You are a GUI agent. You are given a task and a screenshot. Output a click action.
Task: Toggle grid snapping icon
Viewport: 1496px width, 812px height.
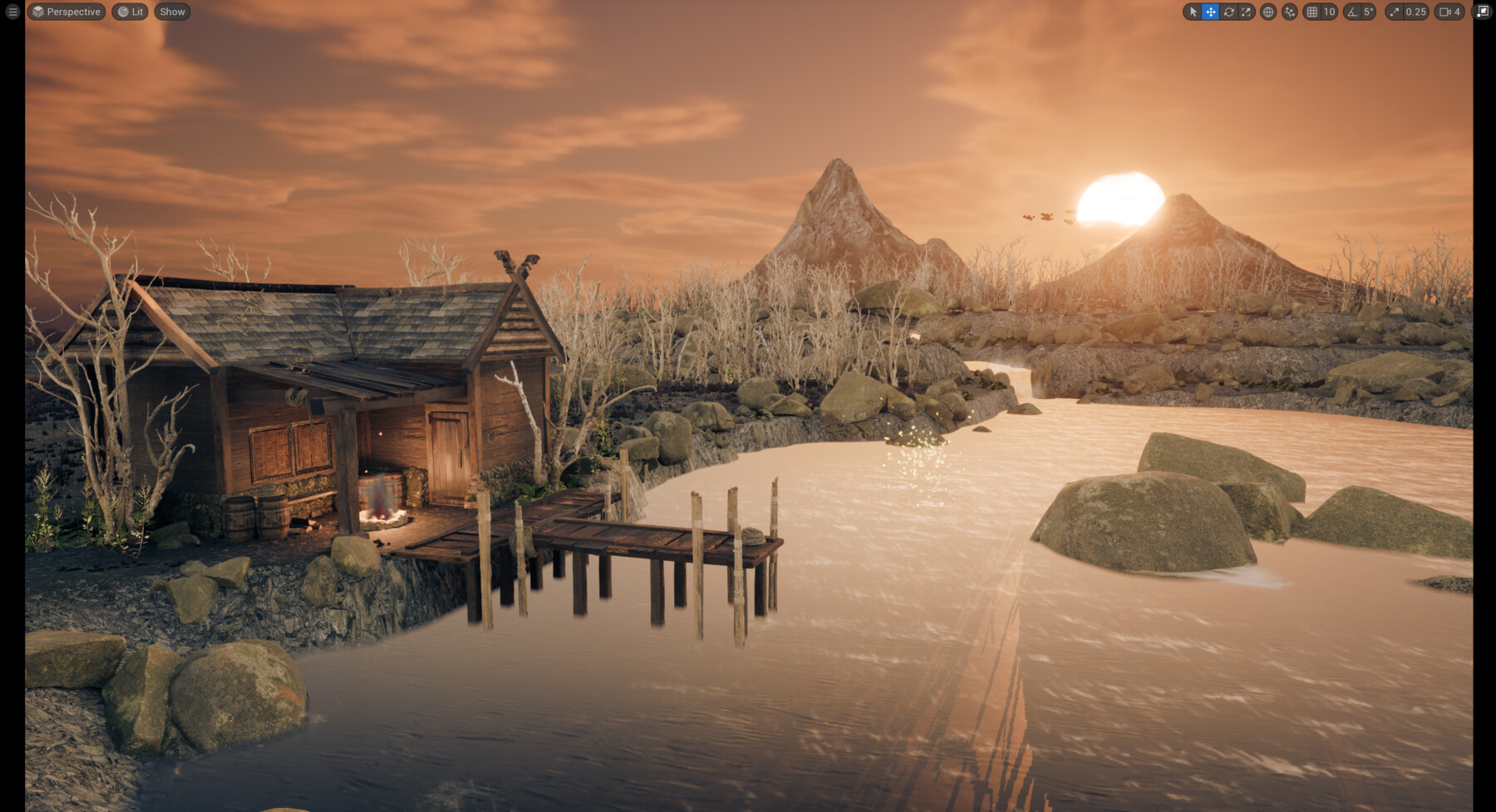[1312, 12]
